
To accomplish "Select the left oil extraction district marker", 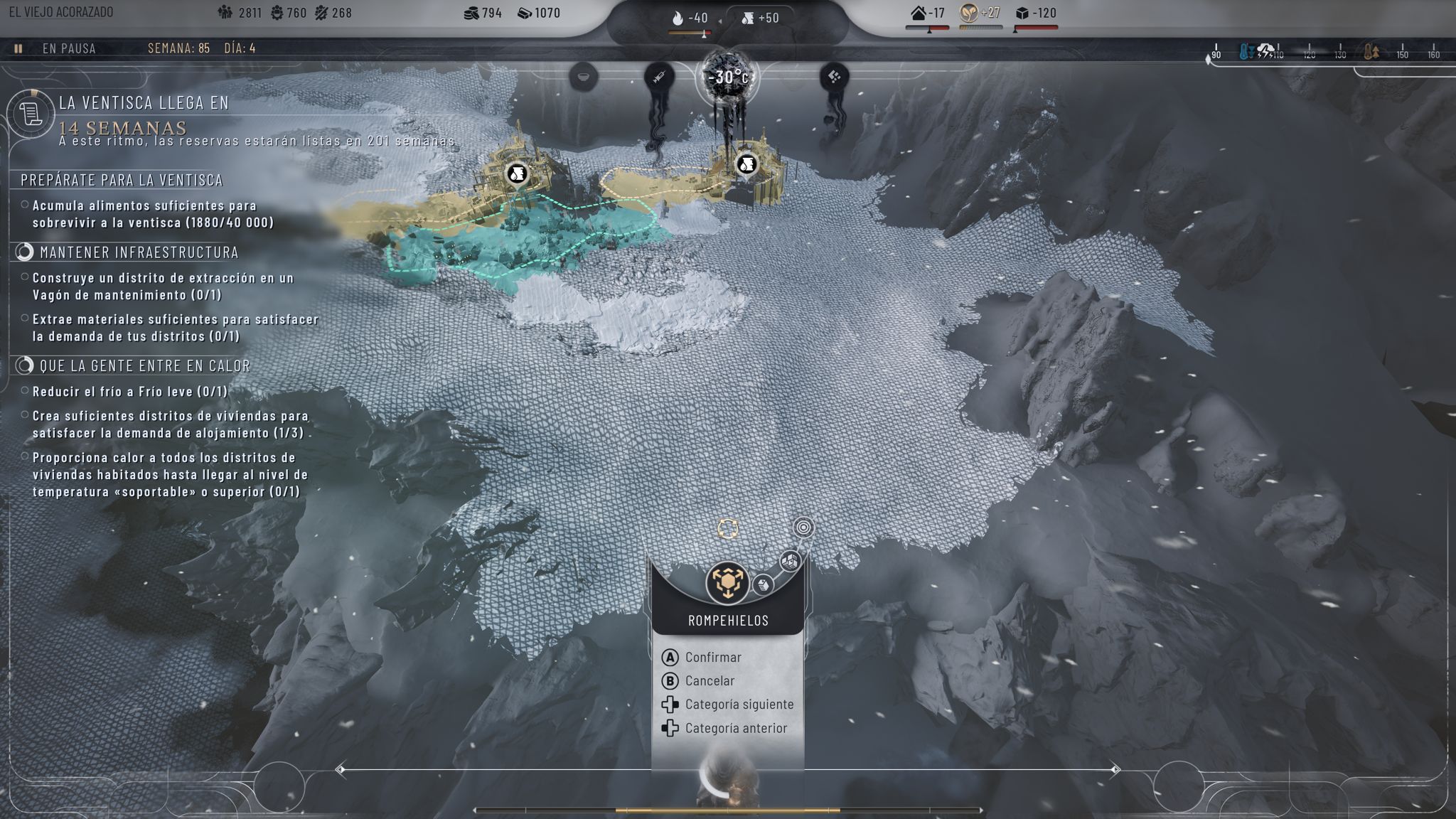I will [x=517, y=173].
